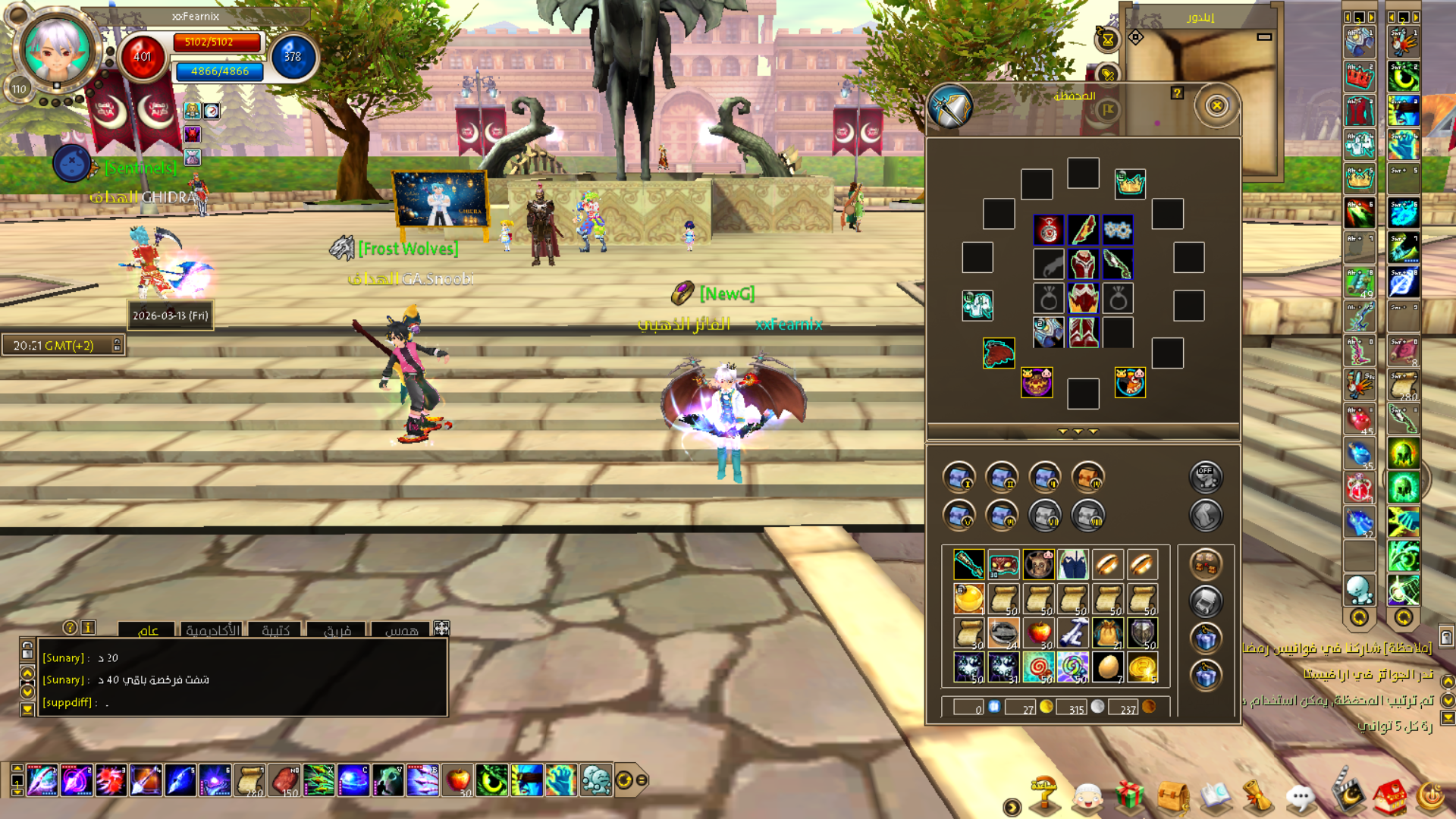Use the red meat item on hotbar
This screenshot has width=1456, height=819.
coord(284,780)
